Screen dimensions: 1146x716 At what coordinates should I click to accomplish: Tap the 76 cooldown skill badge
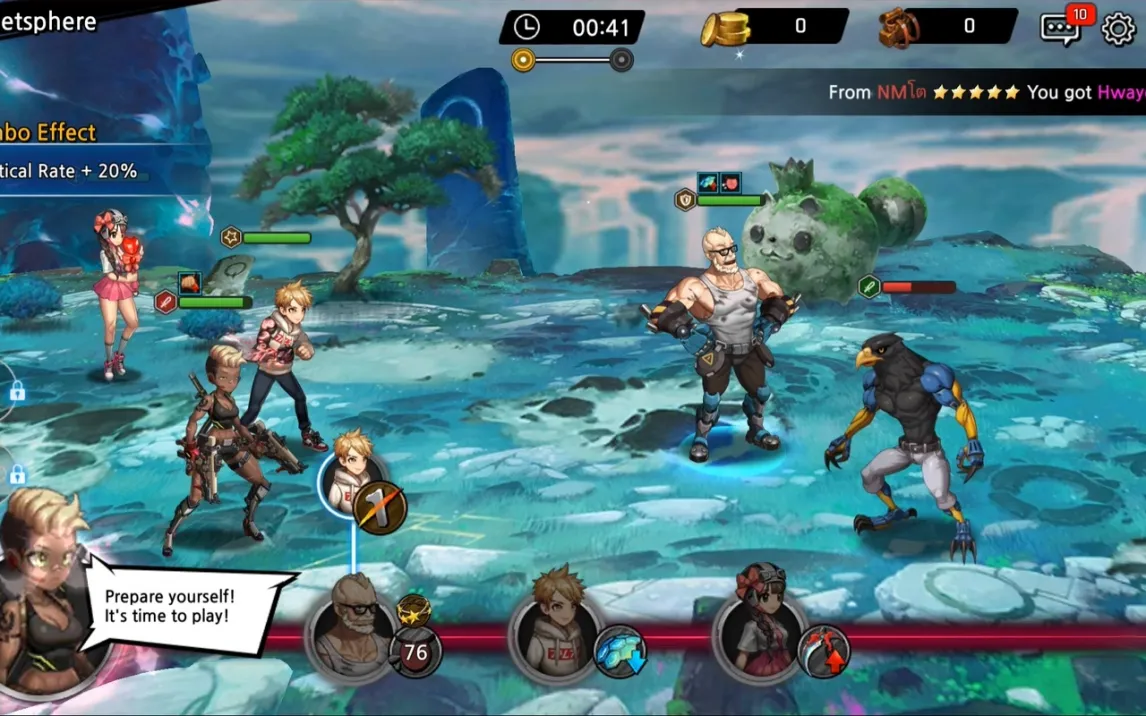pyautogui.click(x=415, y=652)
